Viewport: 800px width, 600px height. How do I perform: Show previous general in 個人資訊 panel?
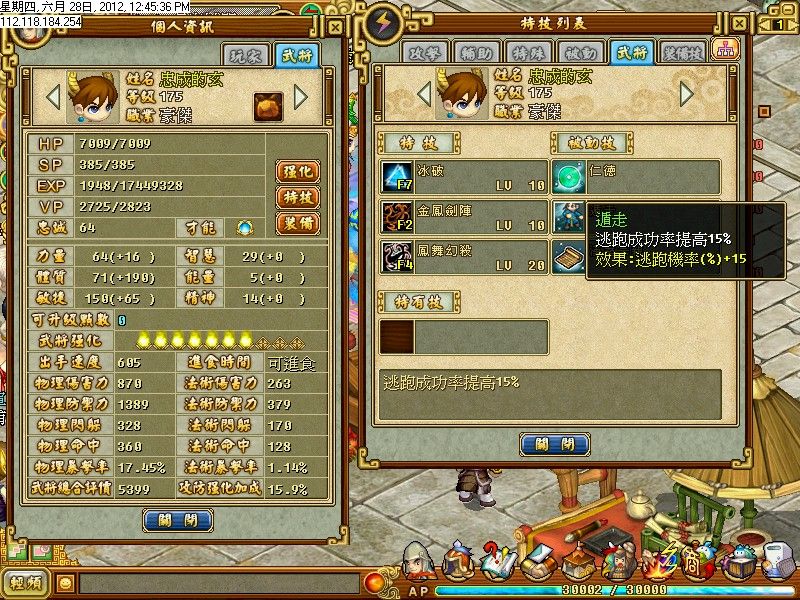[x=54, y=97]
